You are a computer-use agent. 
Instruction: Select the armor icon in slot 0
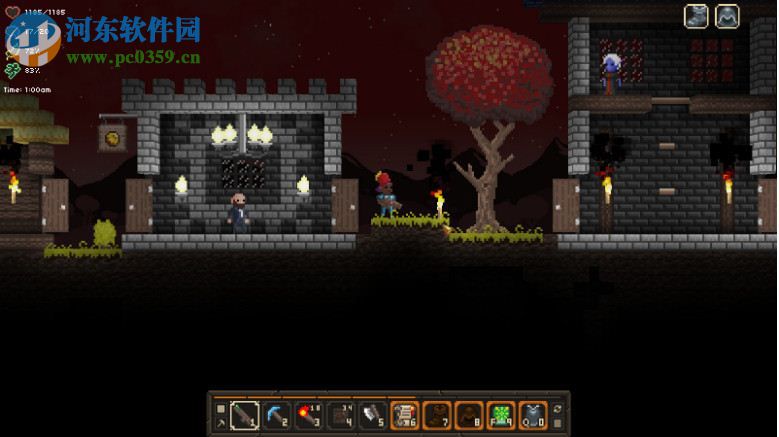(533, 414)
